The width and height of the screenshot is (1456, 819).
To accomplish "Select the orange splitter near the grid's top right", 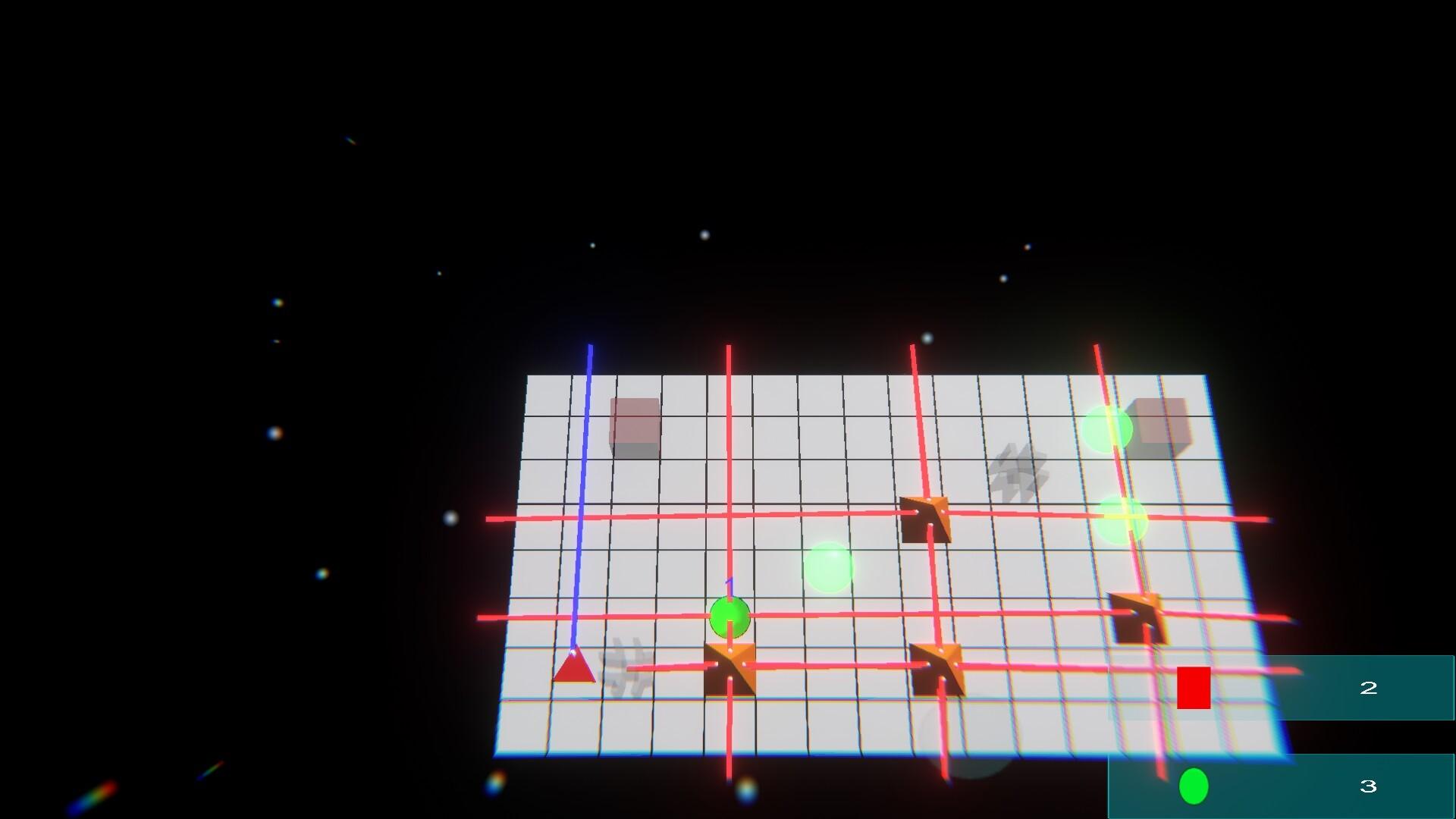I will [x=924, y=519].
